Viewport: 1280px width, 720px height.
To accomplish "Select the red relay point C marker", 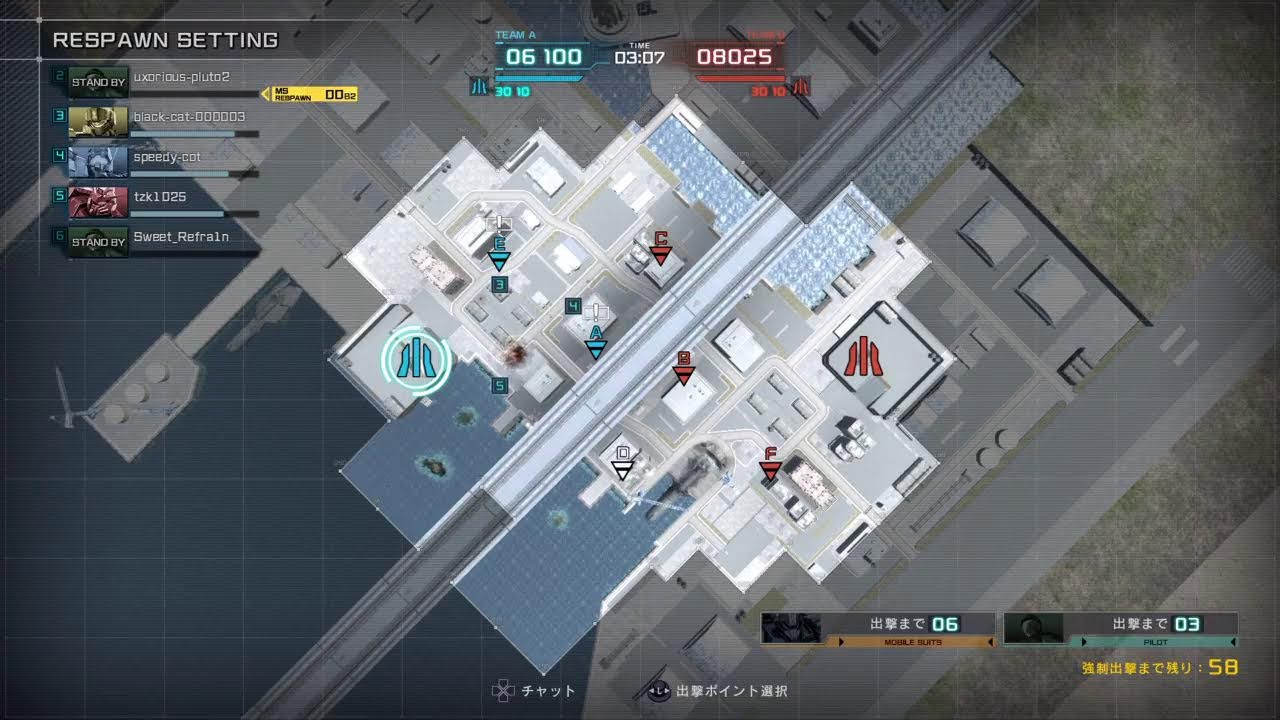I will pyautogui.click(x=660, y=249).
